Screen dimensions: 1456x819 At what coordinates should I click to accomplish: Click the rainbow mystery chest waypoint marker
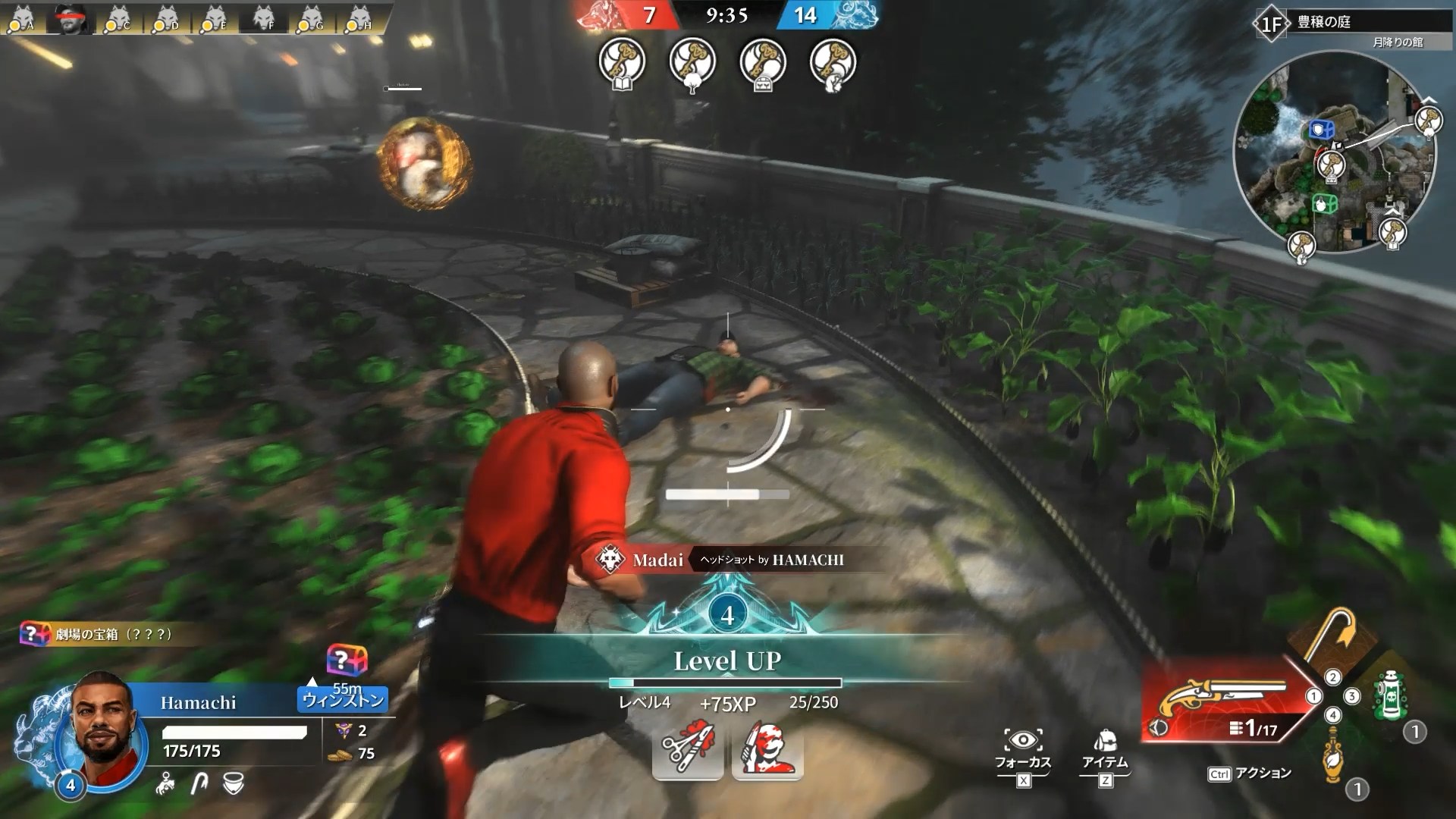tap(347, 661)
